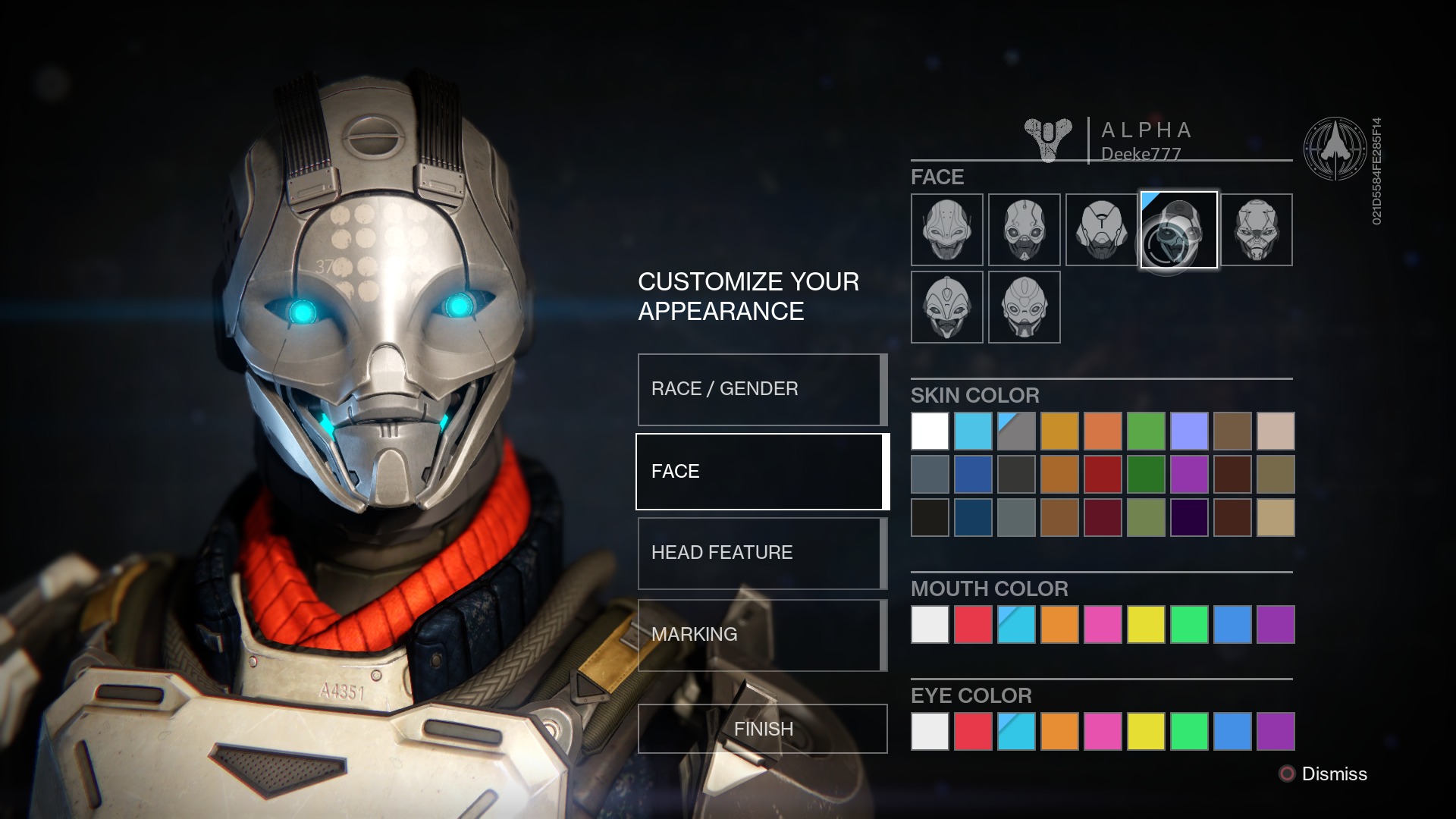Choose the lavender skin color swatch
1456x819 pixels.
coord(1189,431)
